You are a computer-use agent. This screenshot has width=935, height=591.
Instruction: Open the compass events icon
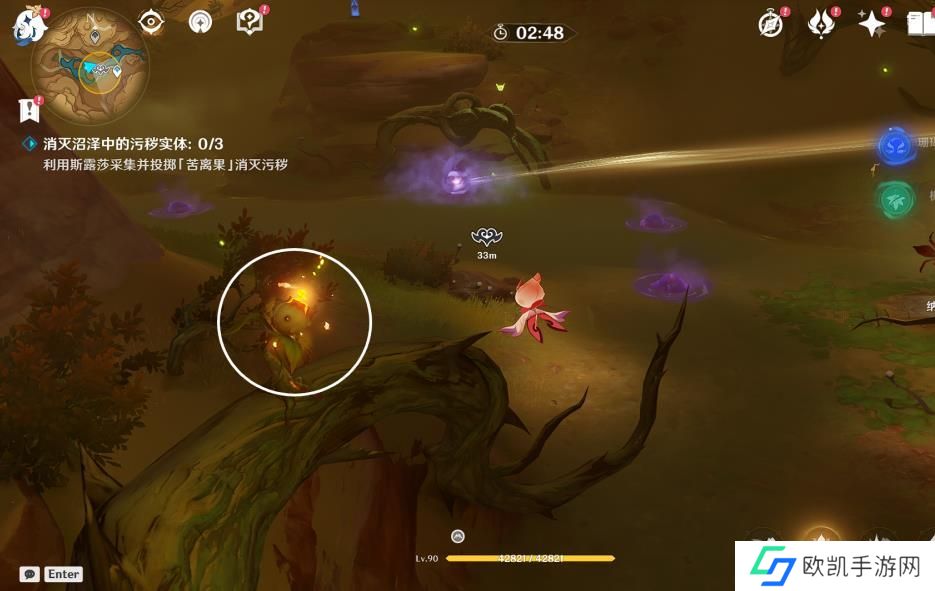click(x=771, y=24)
